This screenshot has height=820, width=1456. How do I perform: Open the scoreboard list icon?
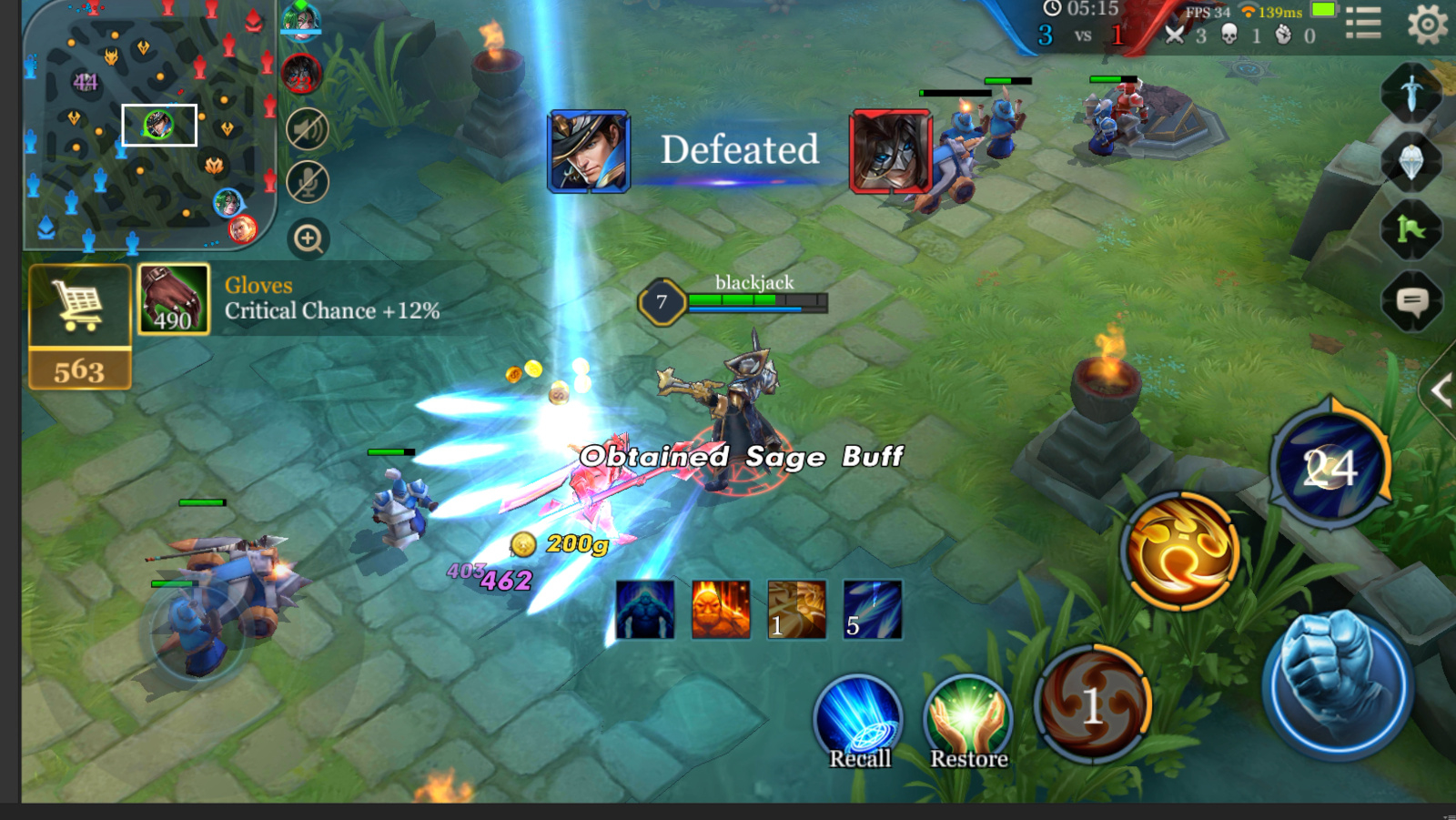coord(1362,23)
